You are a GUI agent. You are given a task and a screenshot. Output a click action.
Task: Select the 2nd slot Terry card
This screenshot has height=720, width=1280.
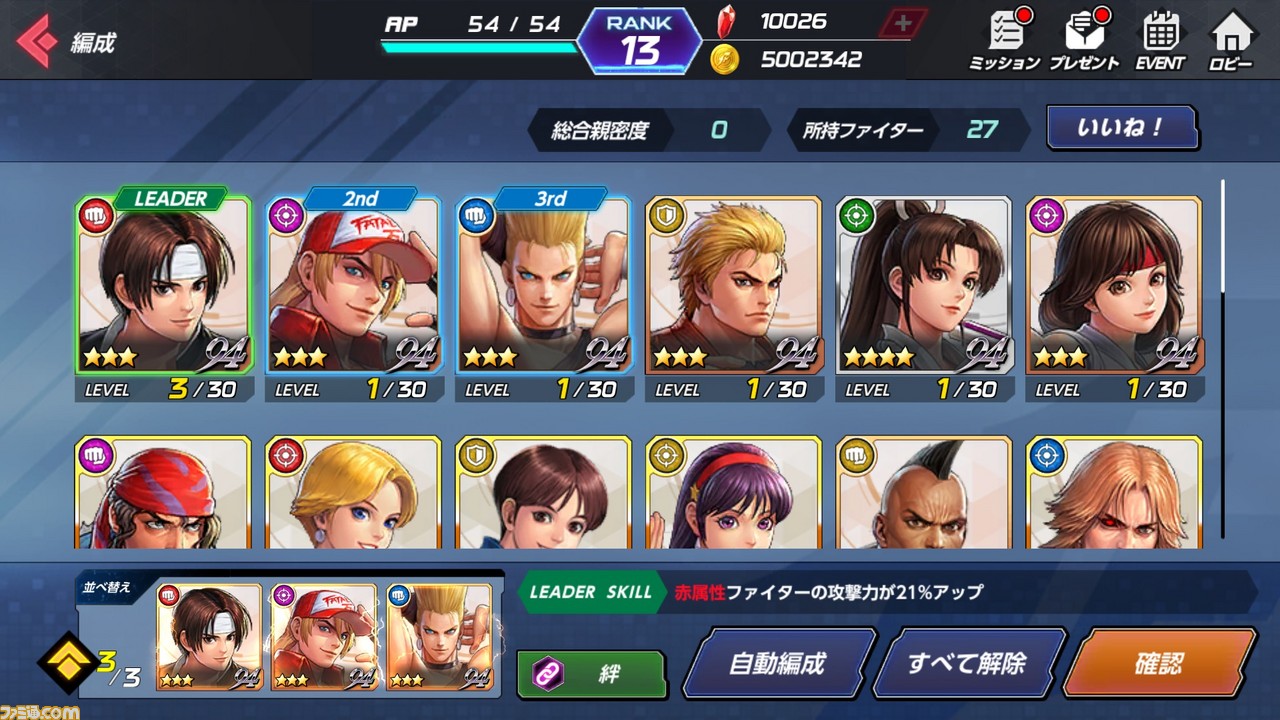point(353,290)
